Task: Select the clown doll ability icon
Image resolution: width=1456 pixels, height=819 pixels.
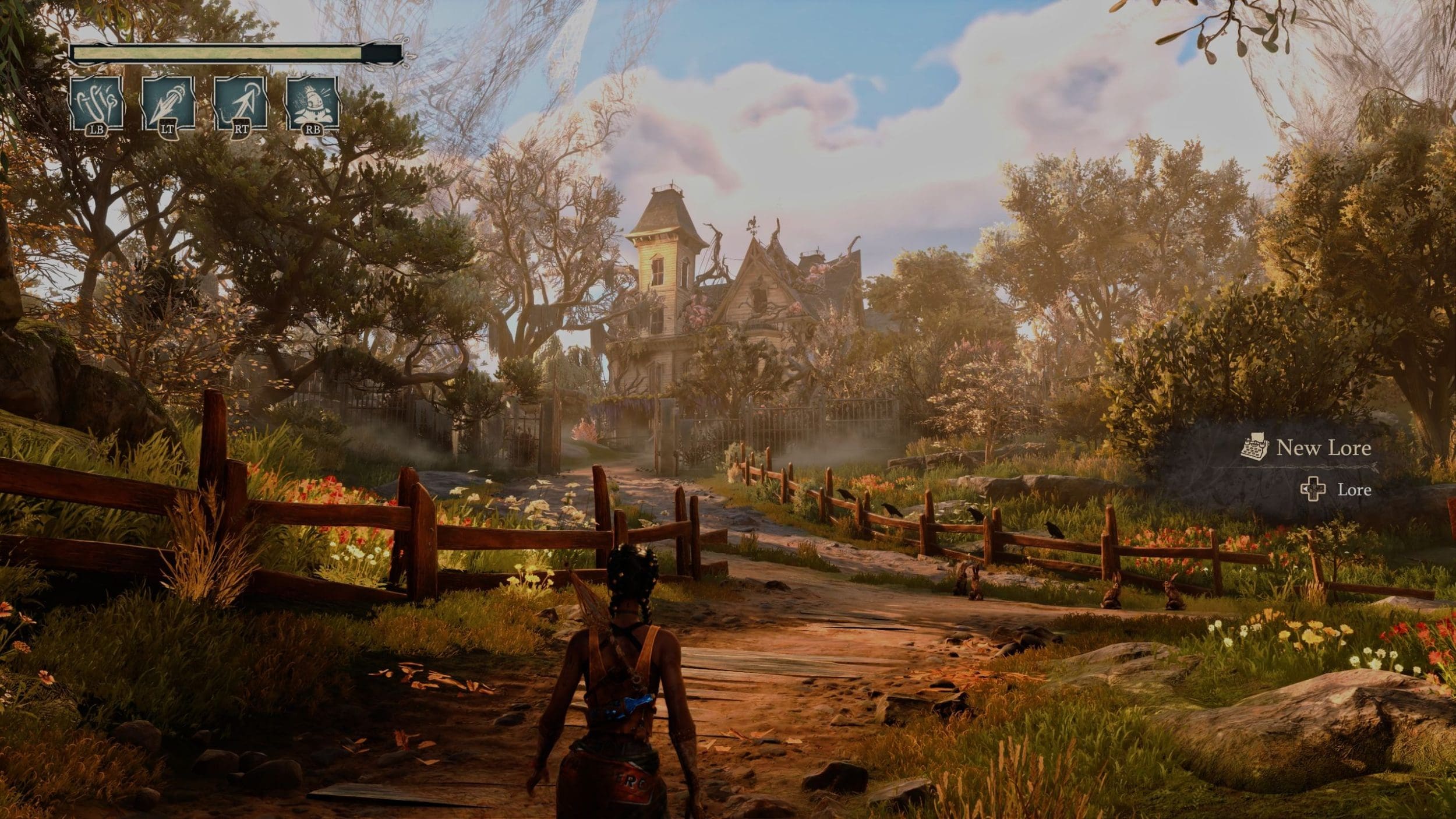Action: [313, 104]
